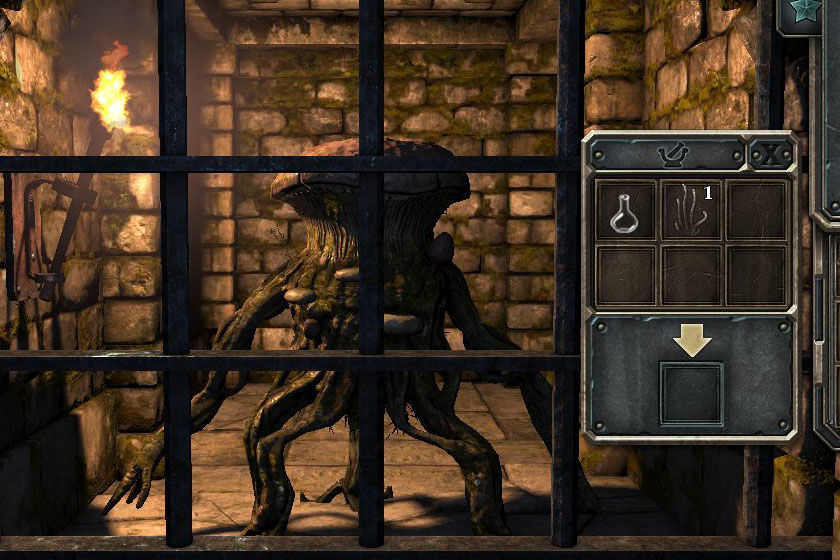
Task: Select the empty flask slot
Action: coord(625,210)
